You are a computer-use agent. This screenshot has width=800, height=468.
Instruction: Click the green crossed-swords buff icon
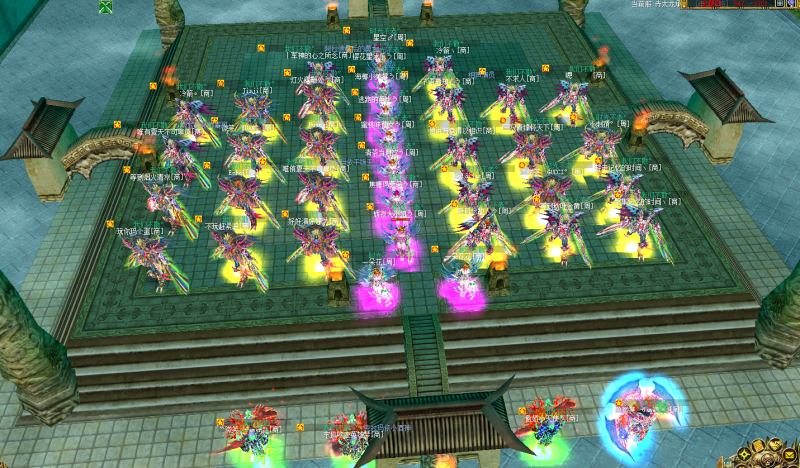click(x=105, y=7)
